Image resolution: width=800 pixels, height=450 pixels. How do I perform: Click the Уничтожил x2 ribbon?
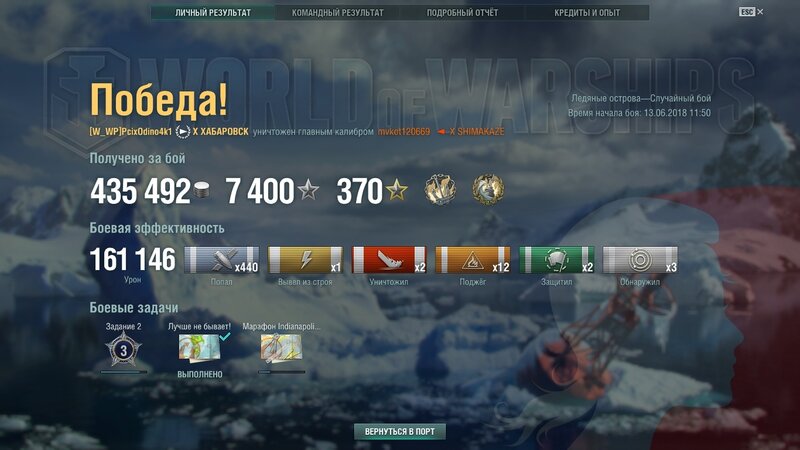389,260
